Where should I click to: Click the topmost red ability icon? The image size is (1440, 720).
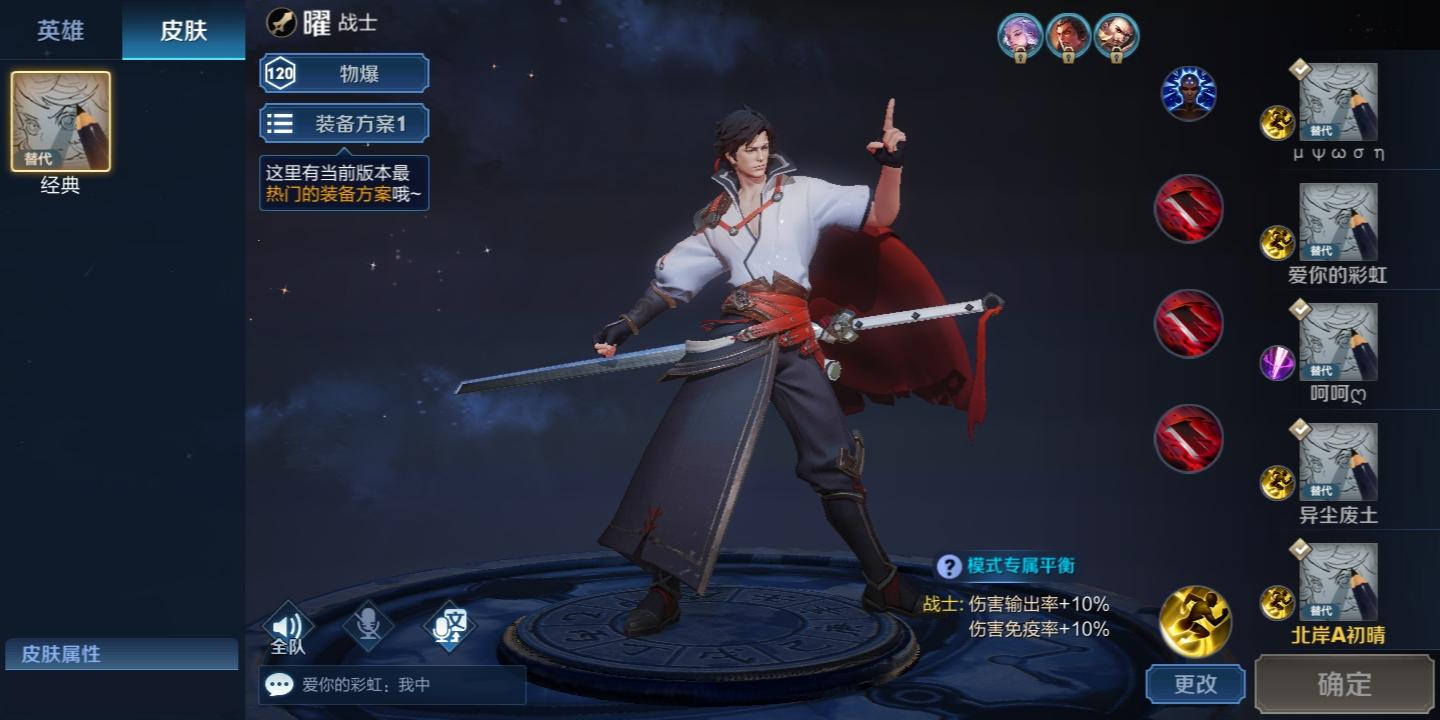1189,208
